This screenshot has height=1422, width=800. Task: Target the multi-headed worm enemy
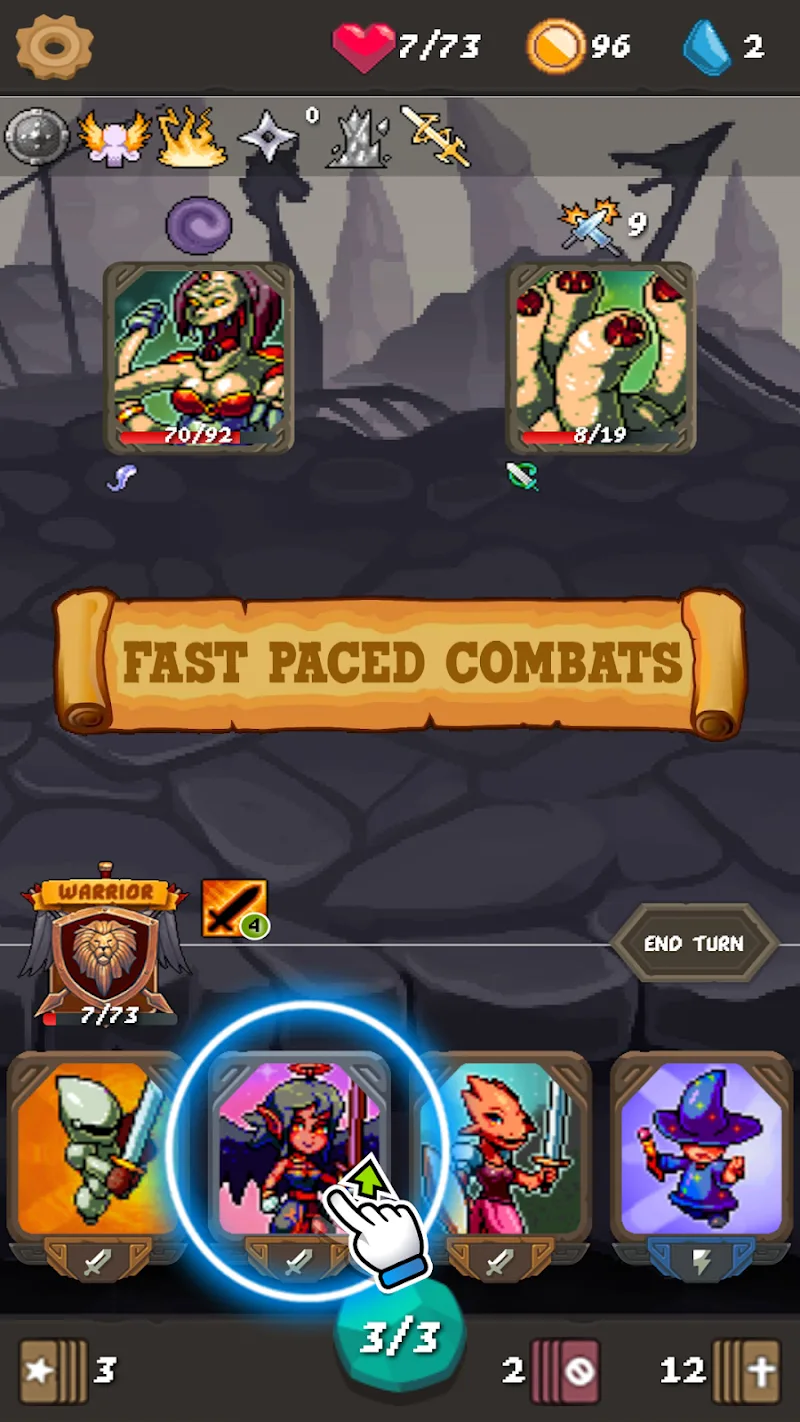click(600, 357)
